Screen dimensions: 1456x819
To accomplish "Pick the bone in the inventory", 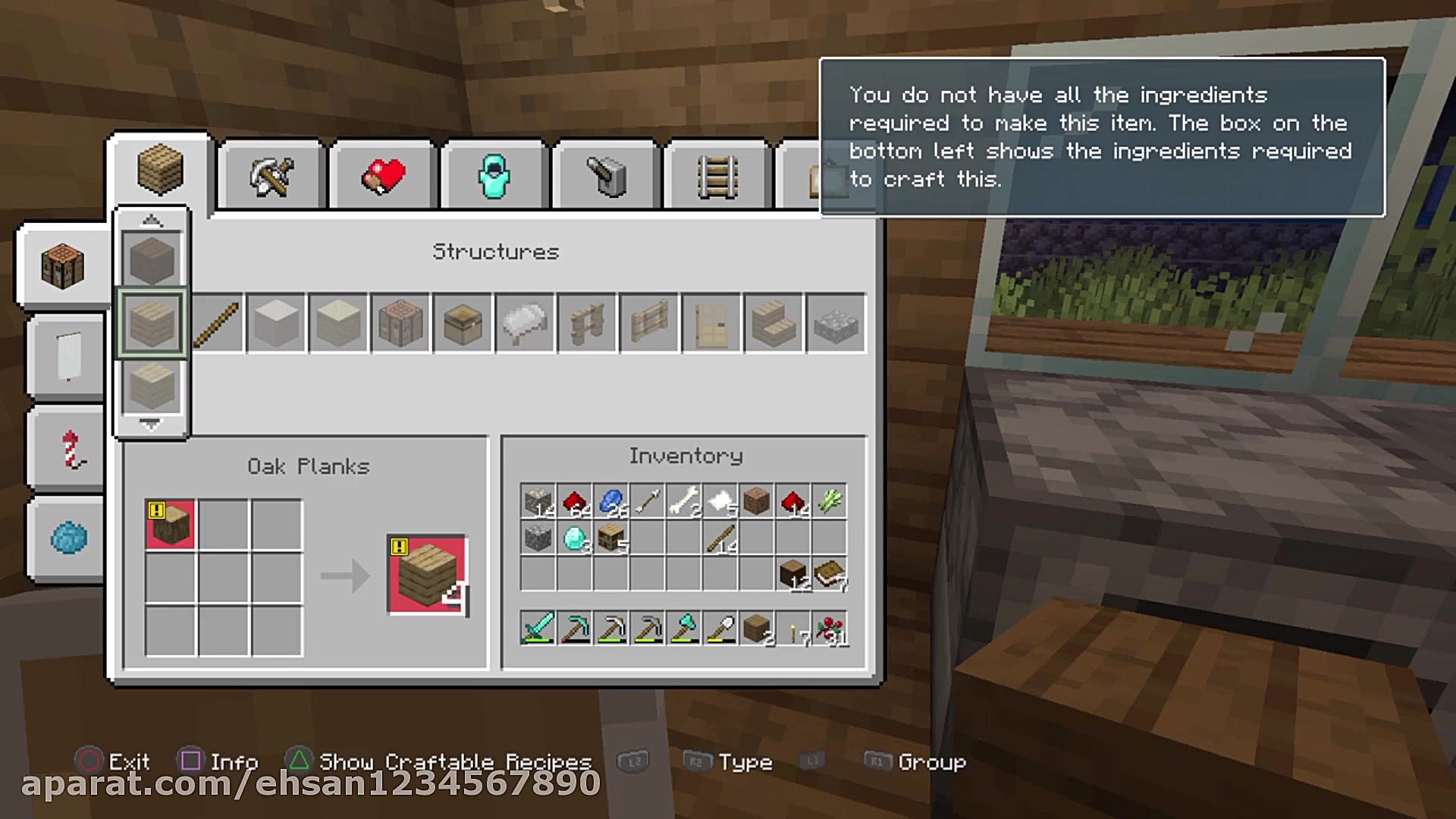I will 684,501.
